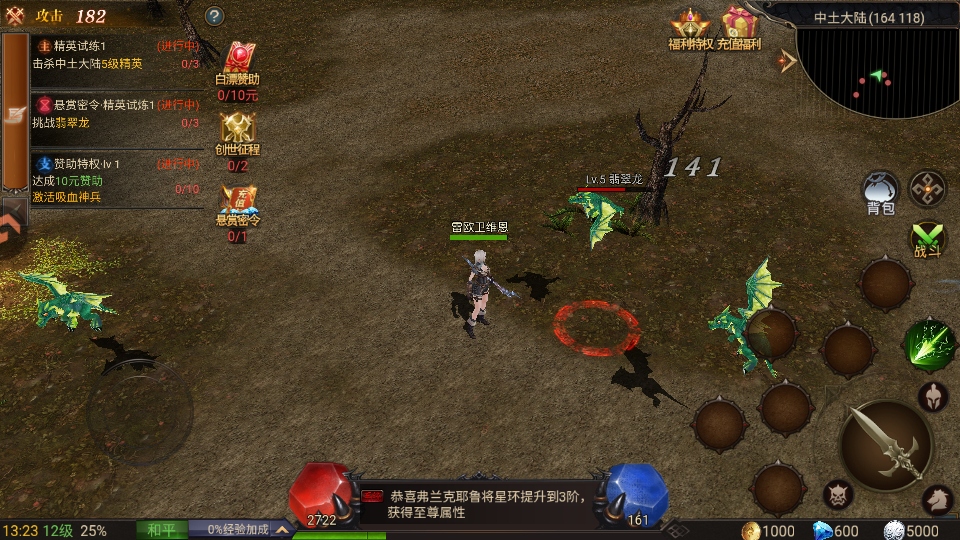
Task: Open the 背包 backpack icon
Action: point(880,190)
